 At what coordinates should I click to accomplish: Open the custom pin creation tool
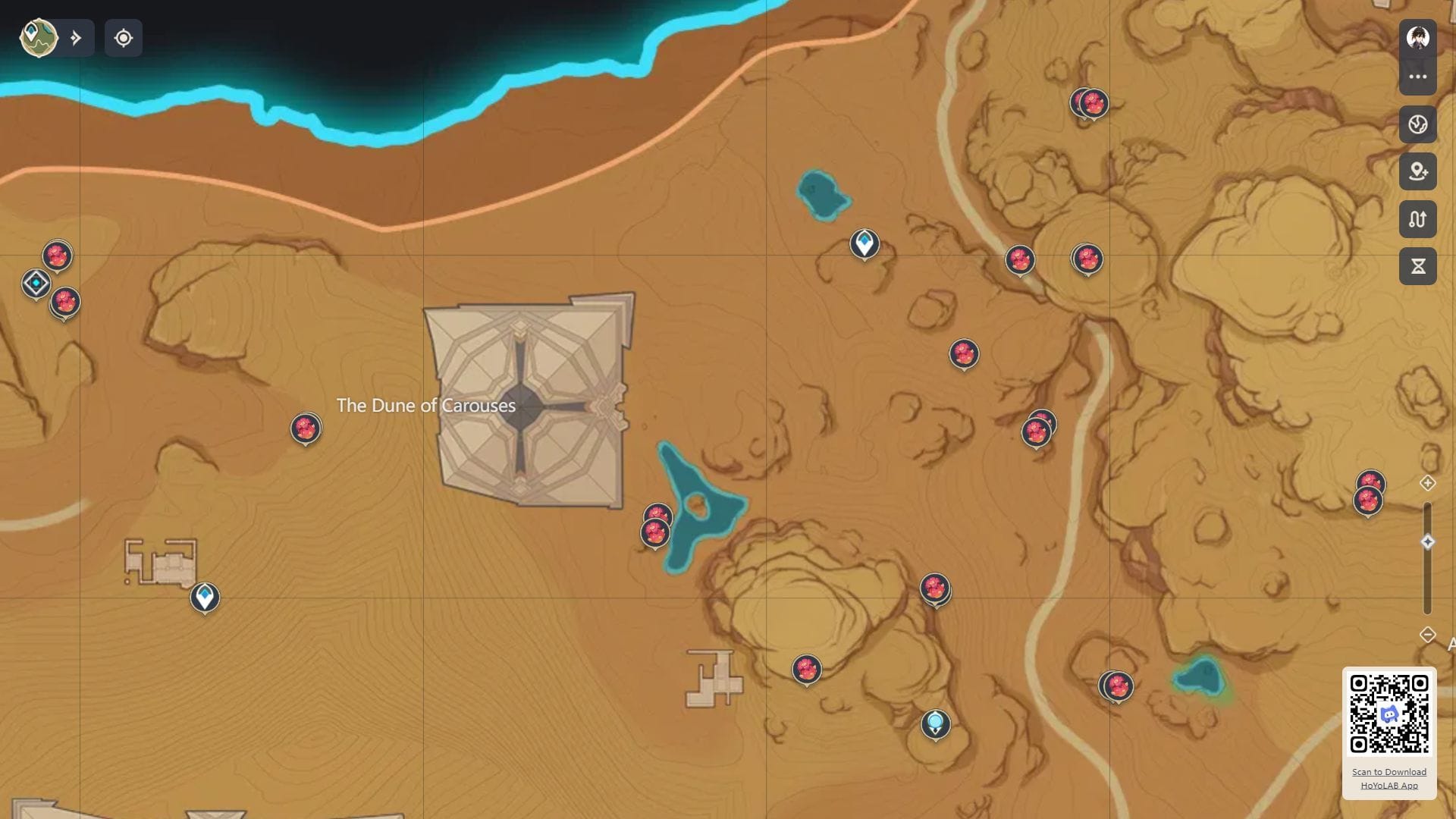pos(1419,173)
